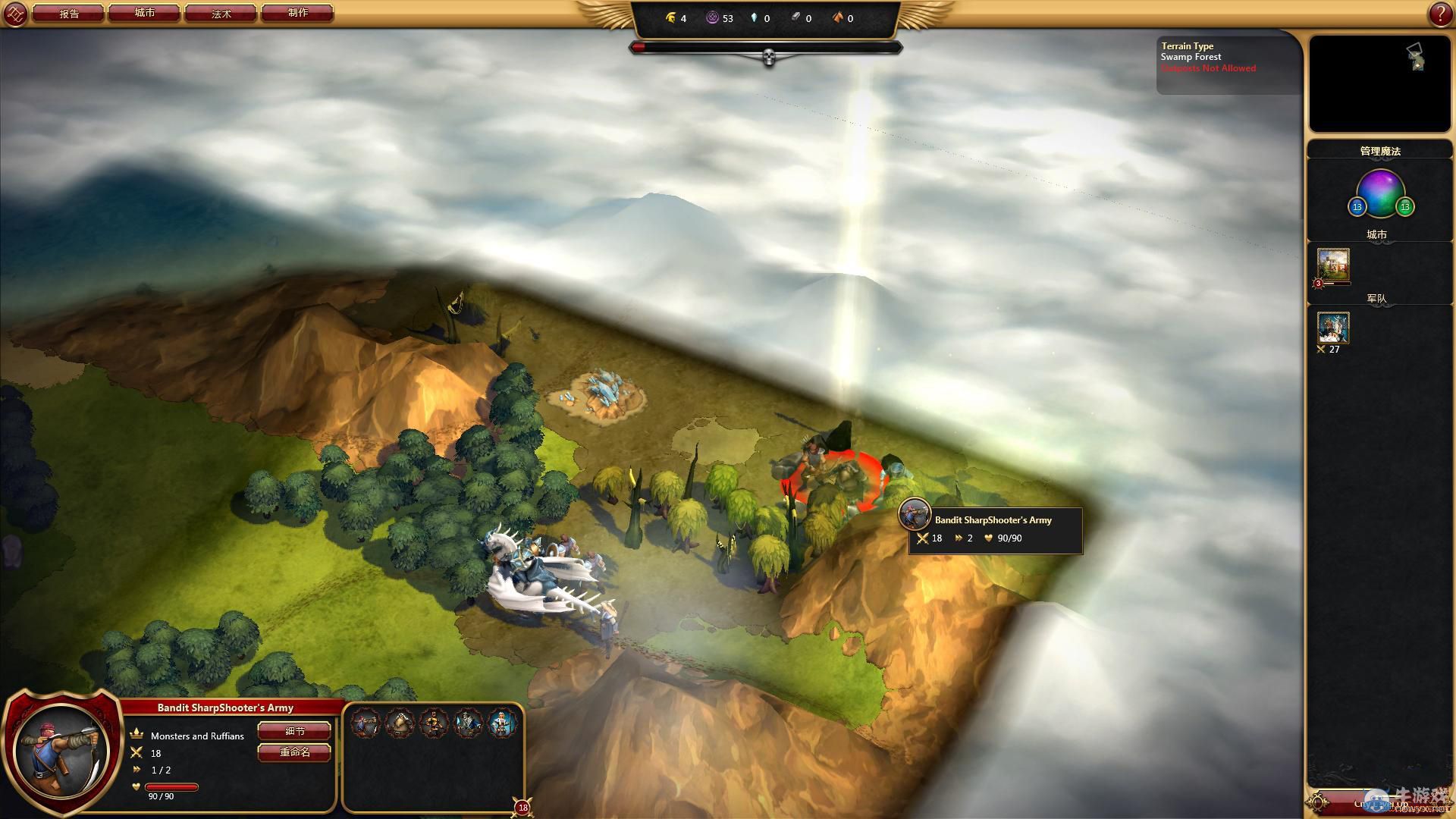Click the multicolored mana orb
The width and height of the screenshot is (1456, 819).
(x=1380, y=193)
